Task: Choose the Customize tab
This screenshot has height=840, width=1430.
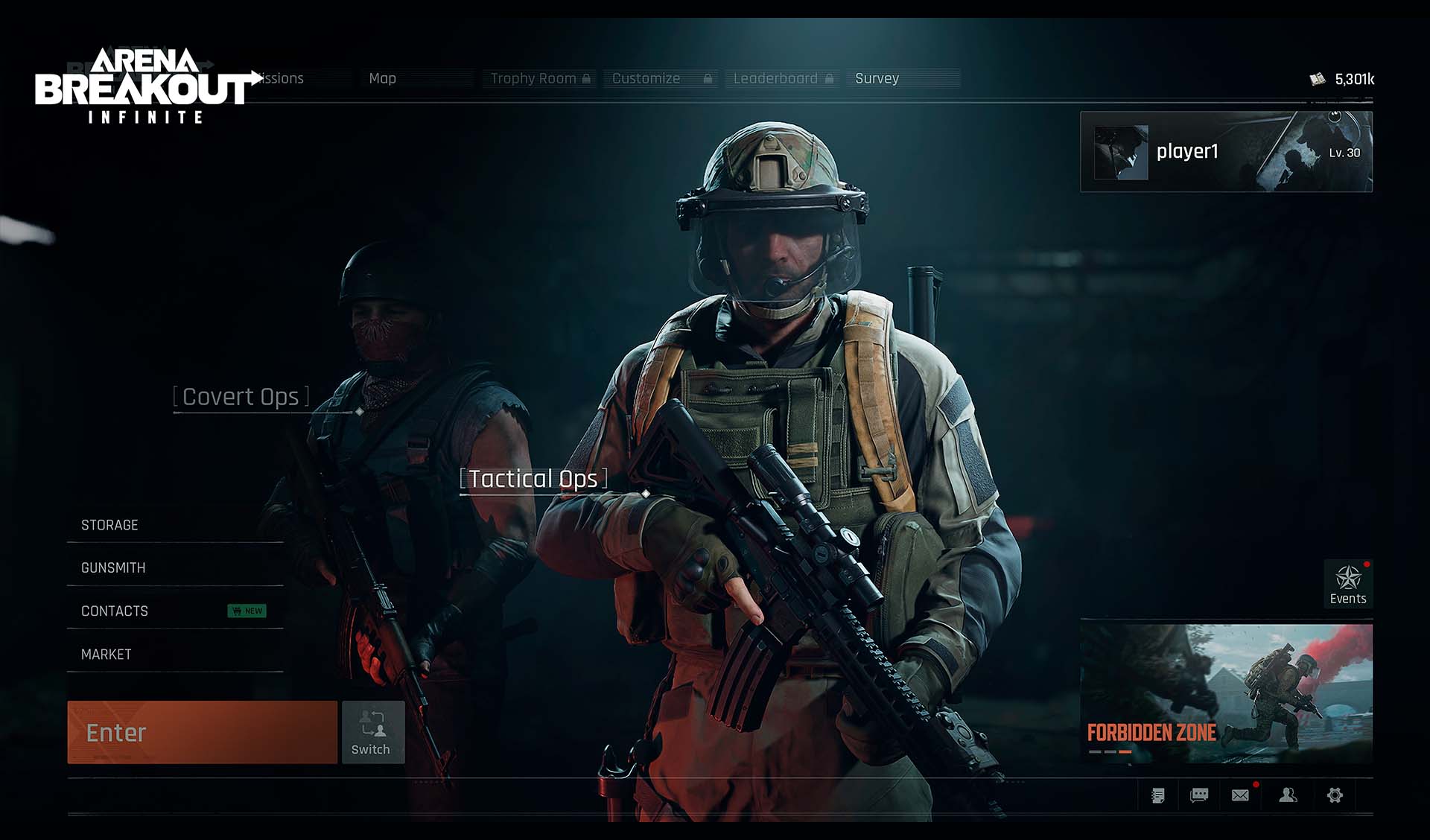Action: (660, 78)
